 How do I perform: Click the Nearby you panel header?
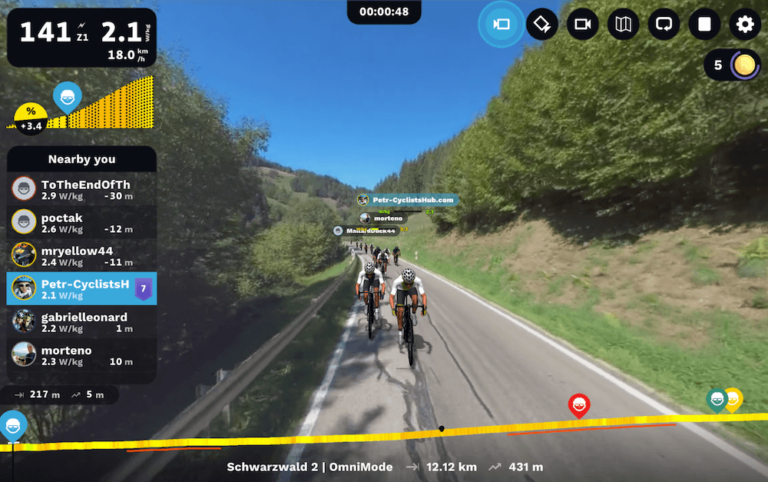tap(82, 159)
